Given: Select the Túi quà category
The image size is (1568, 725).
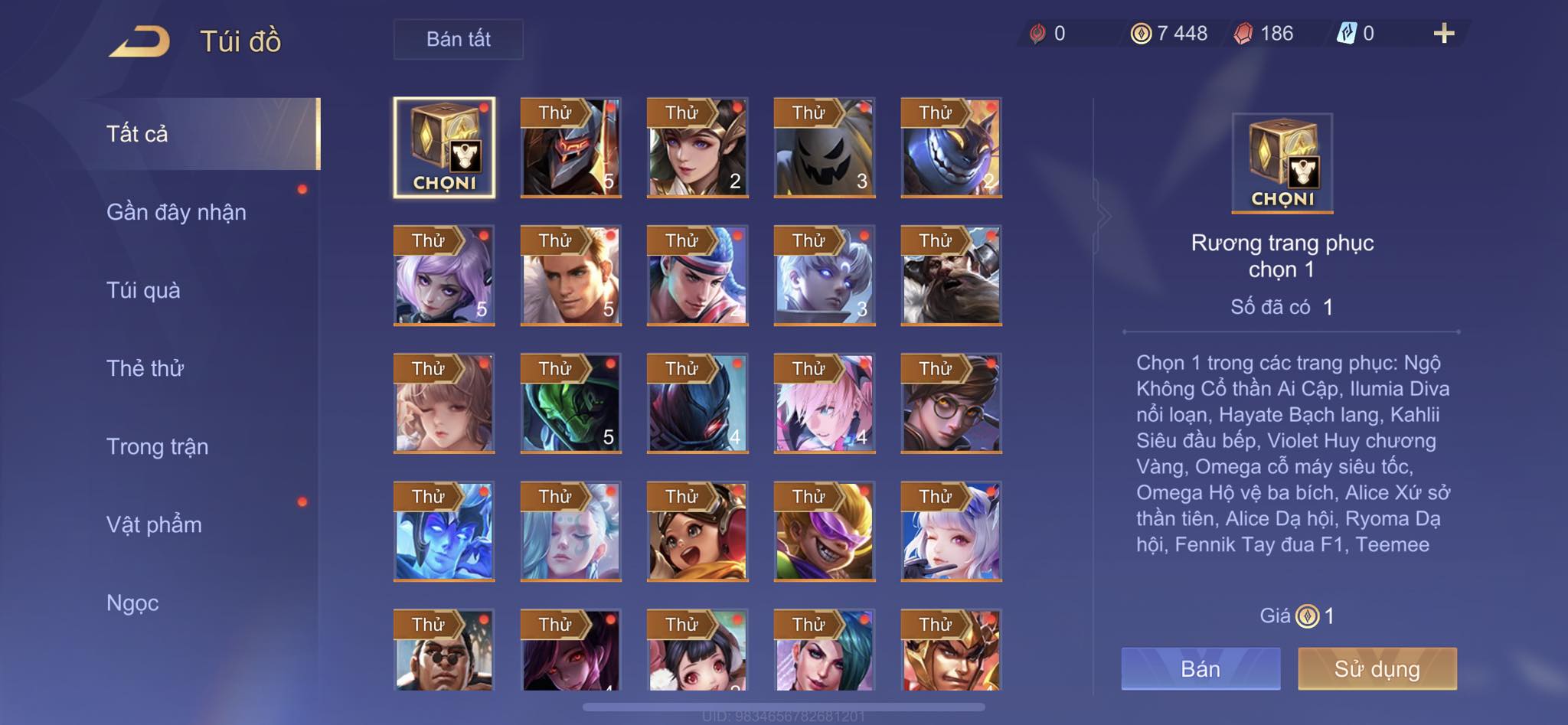Looking at the screenshot, I should (x=143, y=290).
